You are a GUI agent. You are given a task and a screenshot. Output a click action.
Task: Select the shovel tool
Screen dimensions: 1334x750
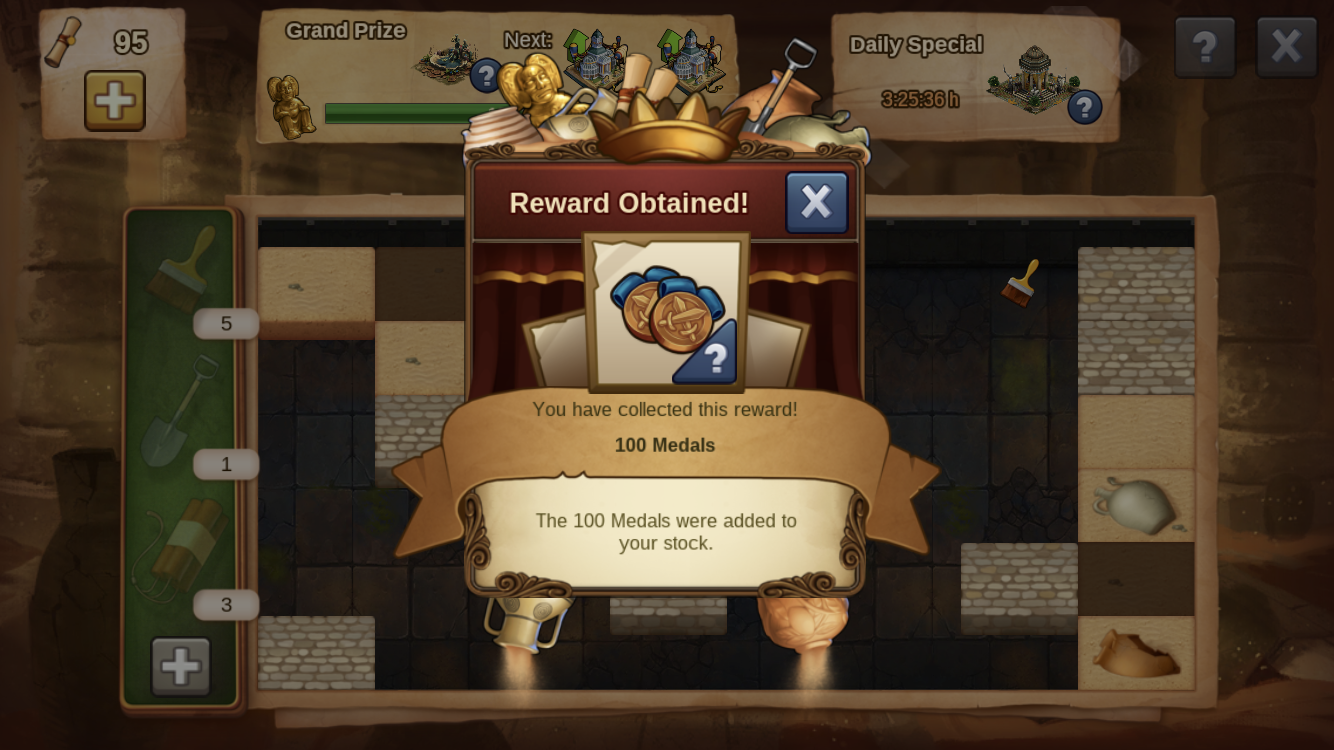pos(182,410)
